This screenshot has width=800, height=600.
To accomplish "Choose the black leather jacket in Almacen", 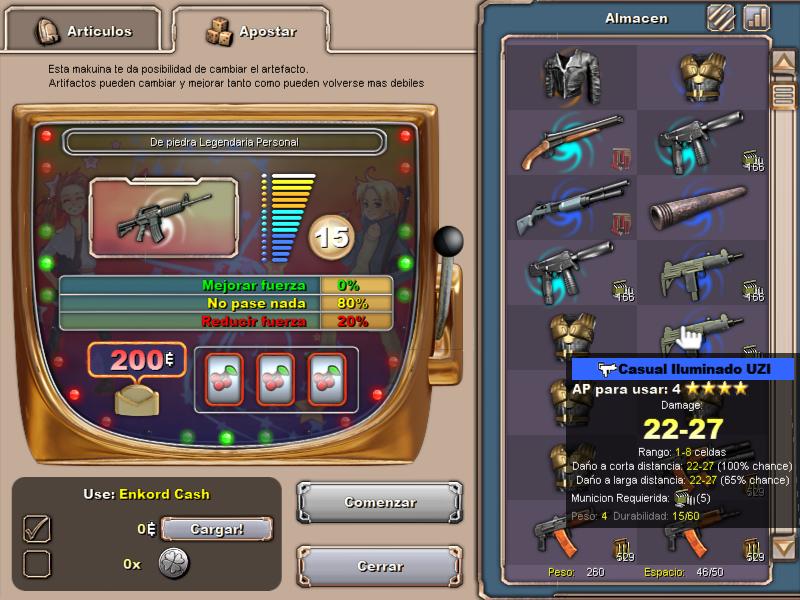I will tap(572, 76).
